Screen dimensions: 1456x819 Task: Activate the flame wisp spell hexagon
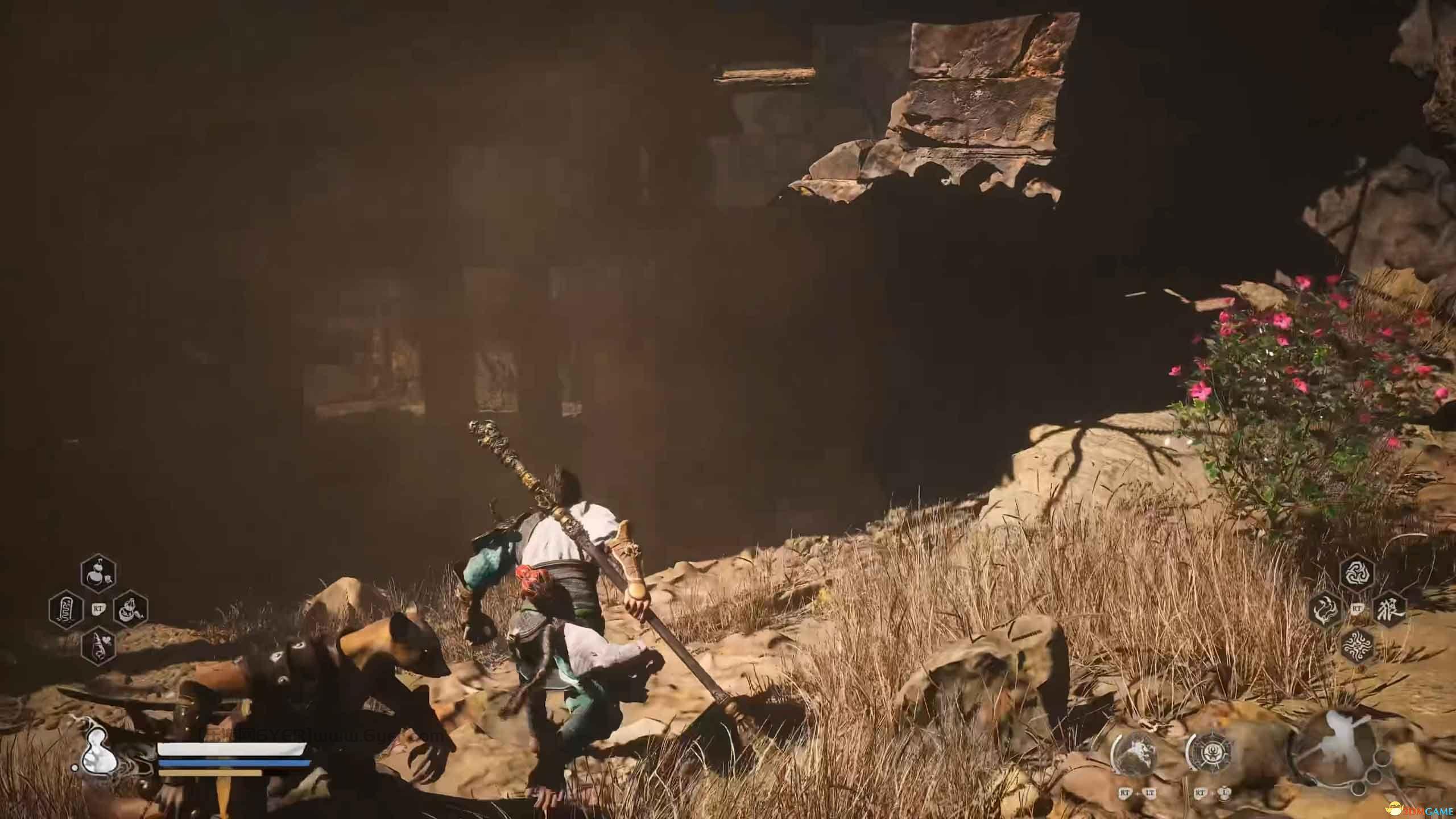[x=1325, y=609]
